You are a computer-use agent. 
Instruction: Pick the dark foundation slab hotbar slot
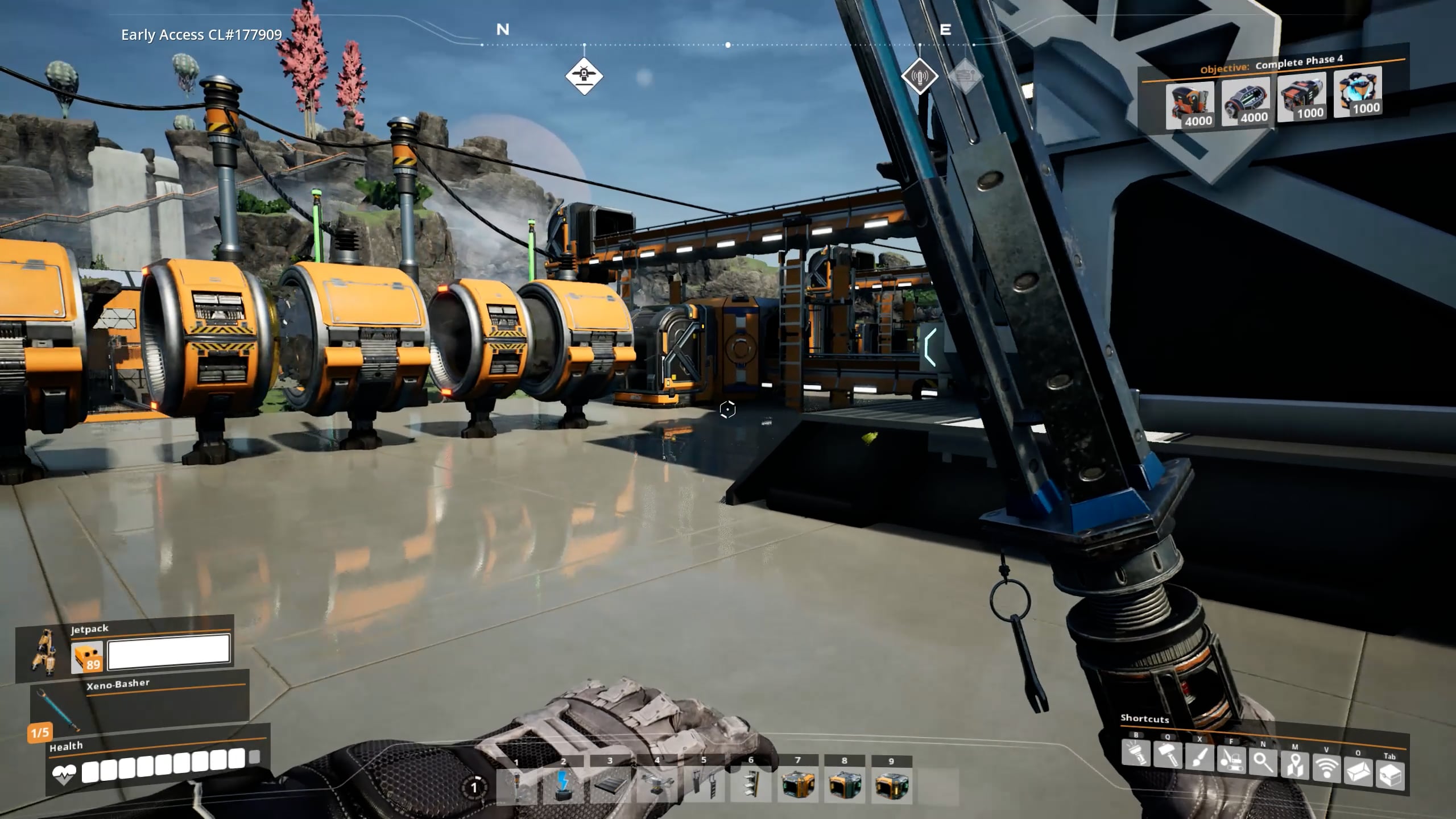click(x=610, y=785)
